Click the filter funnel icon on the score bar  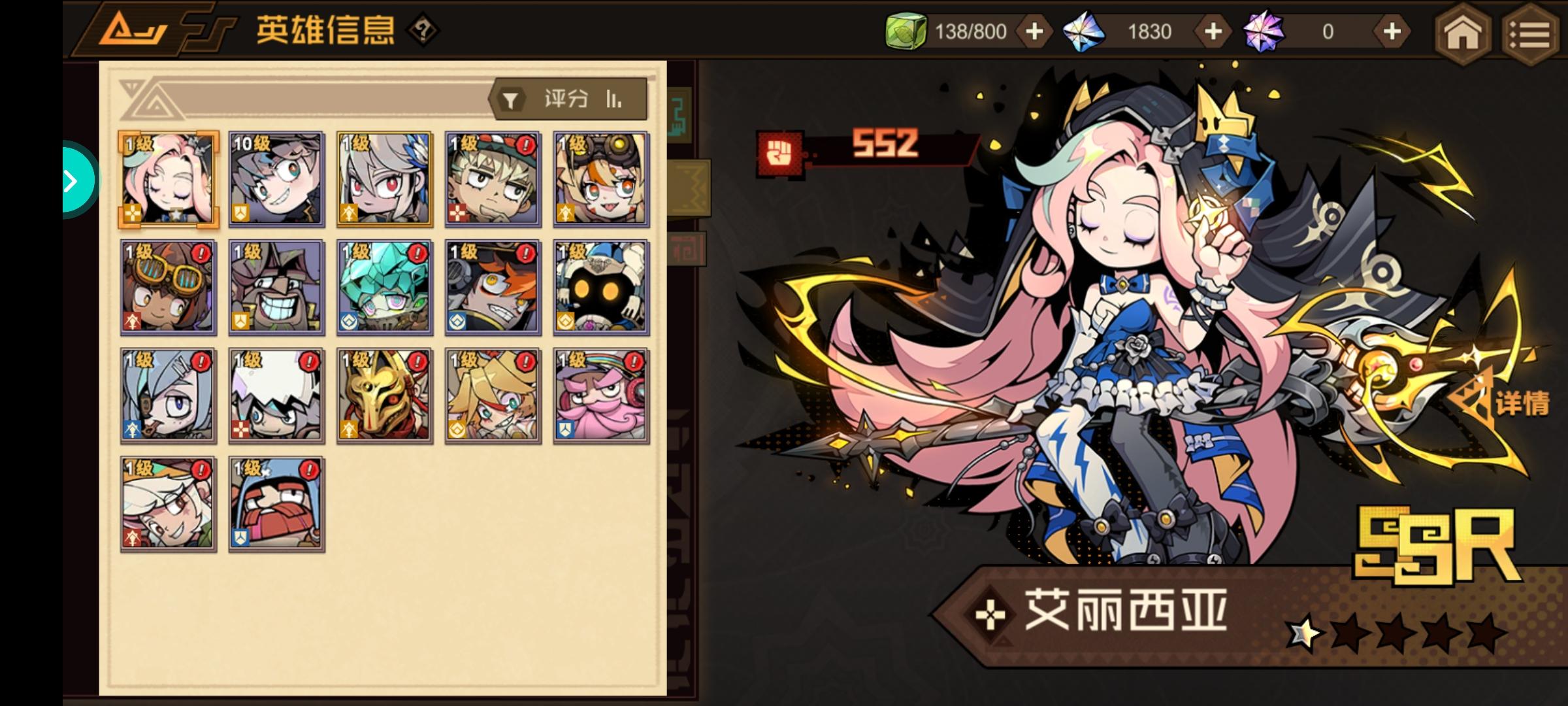pyautogui.click(x=511, y=99)
